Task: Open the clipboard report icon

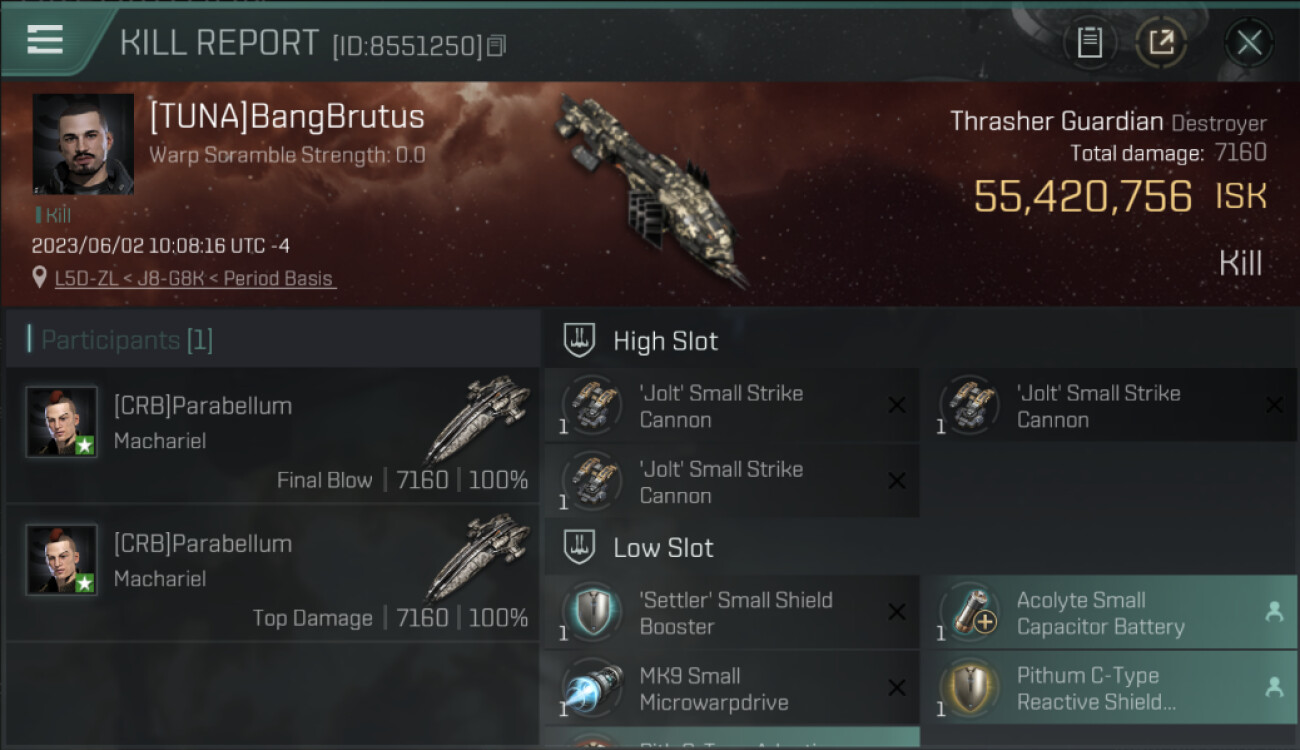Action: 1089,42
